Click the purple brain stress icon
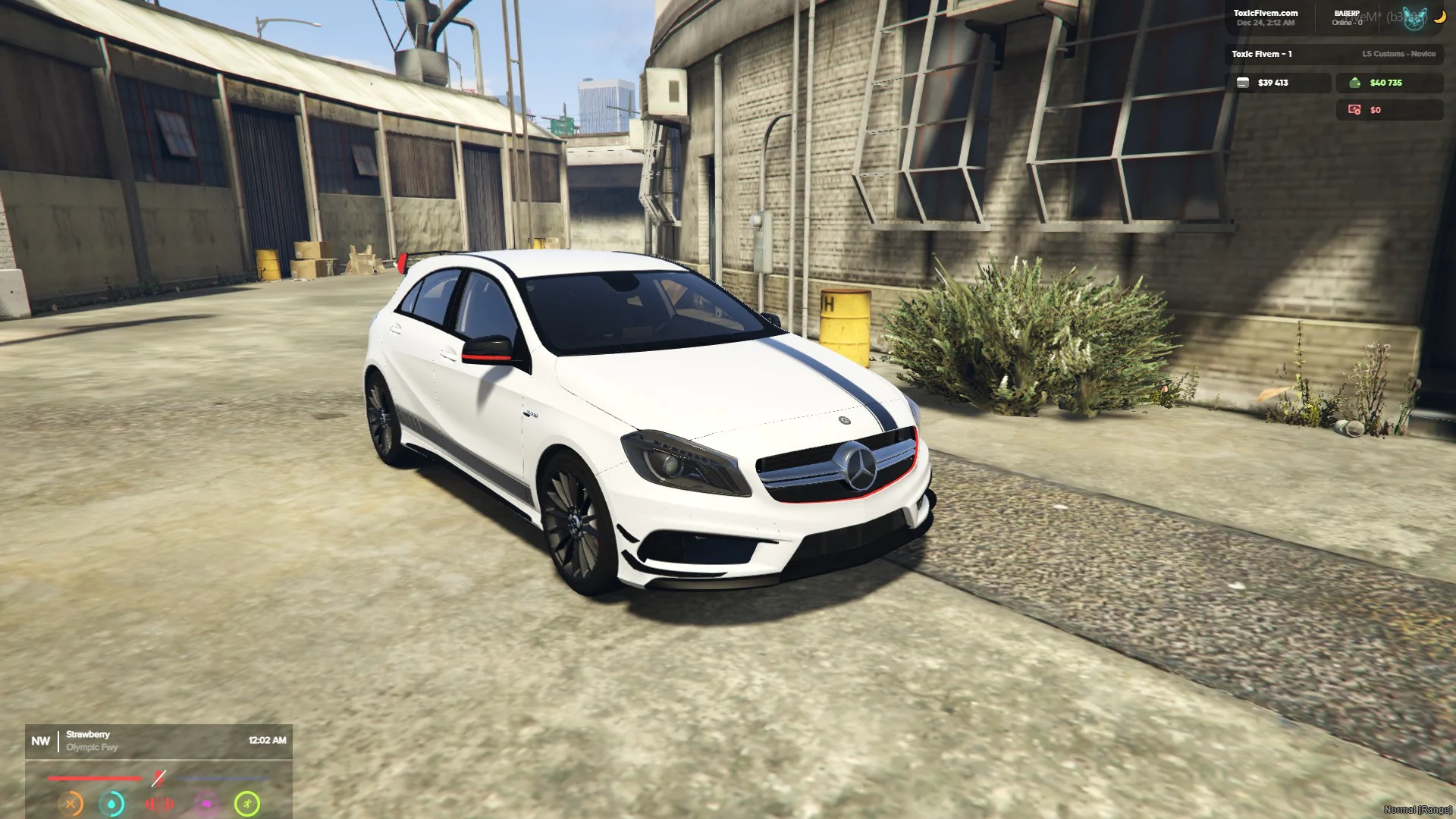Screen dimensions: 1456x819 (206, 803)
